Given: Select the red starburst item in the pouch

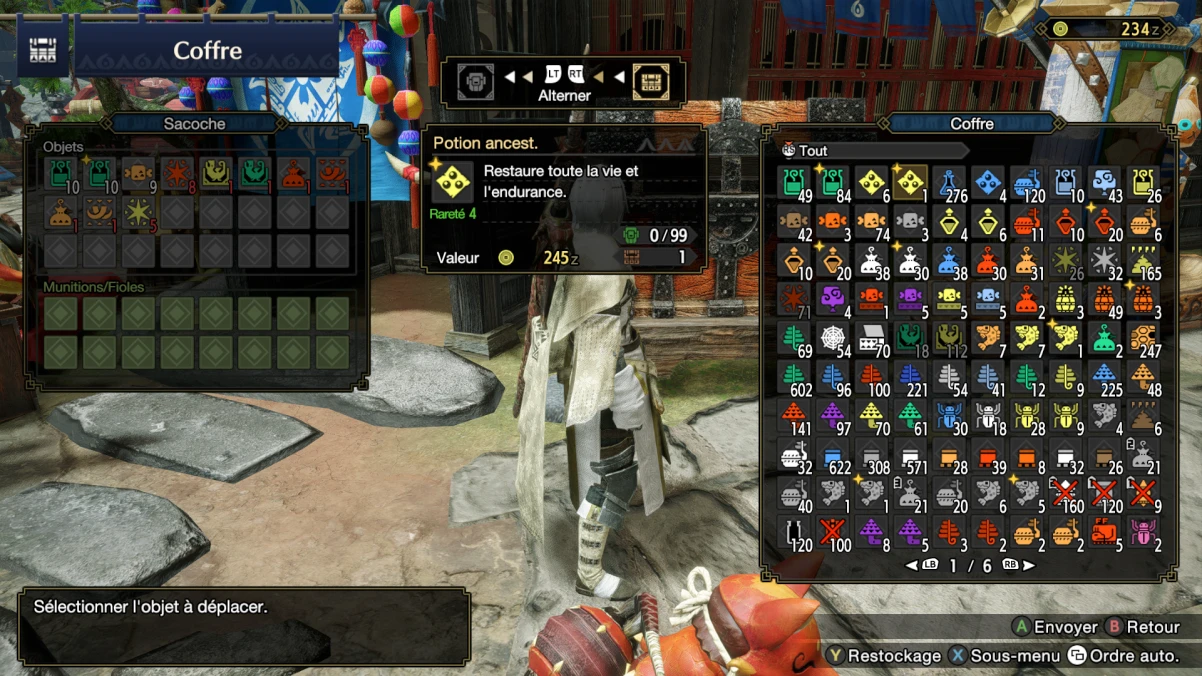Looking at the screenshot, I should pos(177,173).
